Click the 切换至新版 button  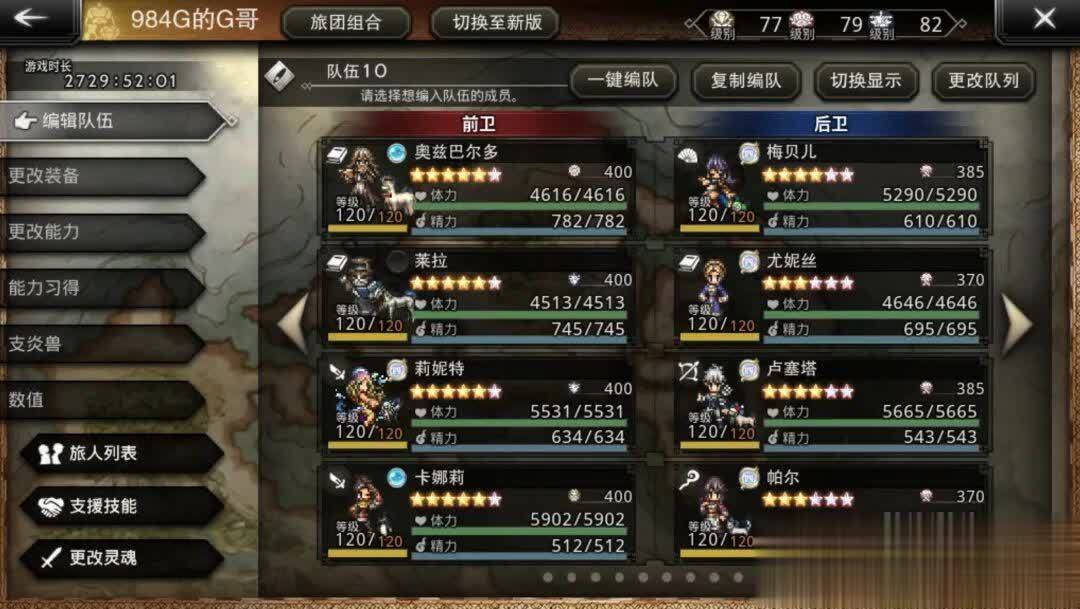497,22
